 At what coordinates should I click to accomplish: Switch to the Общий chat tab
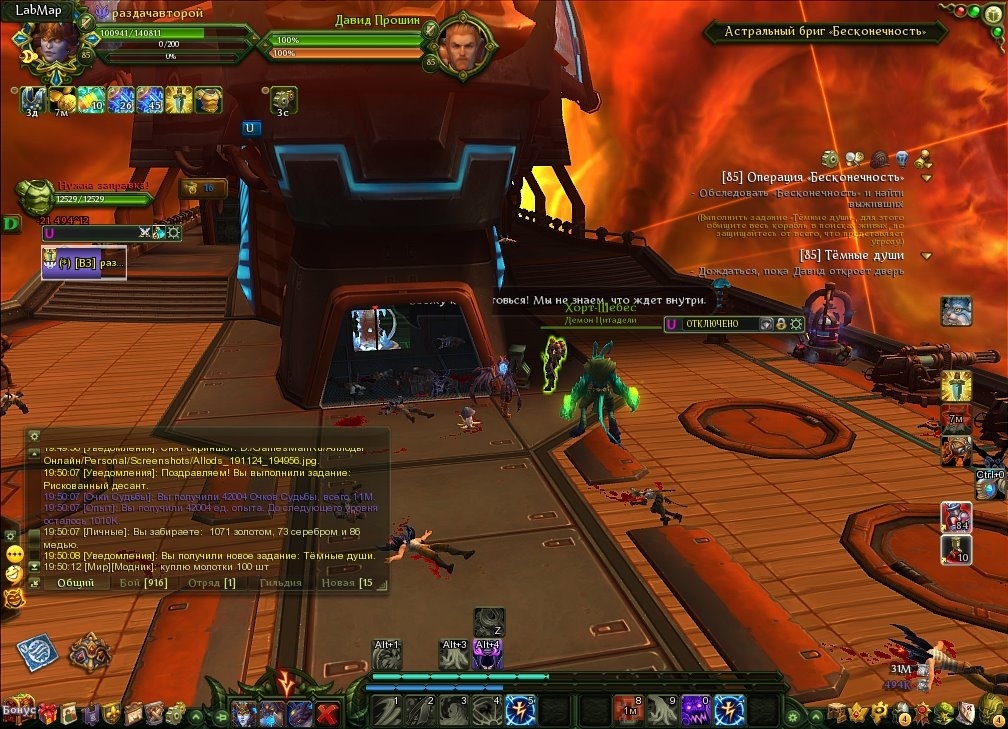pos(76,582)
